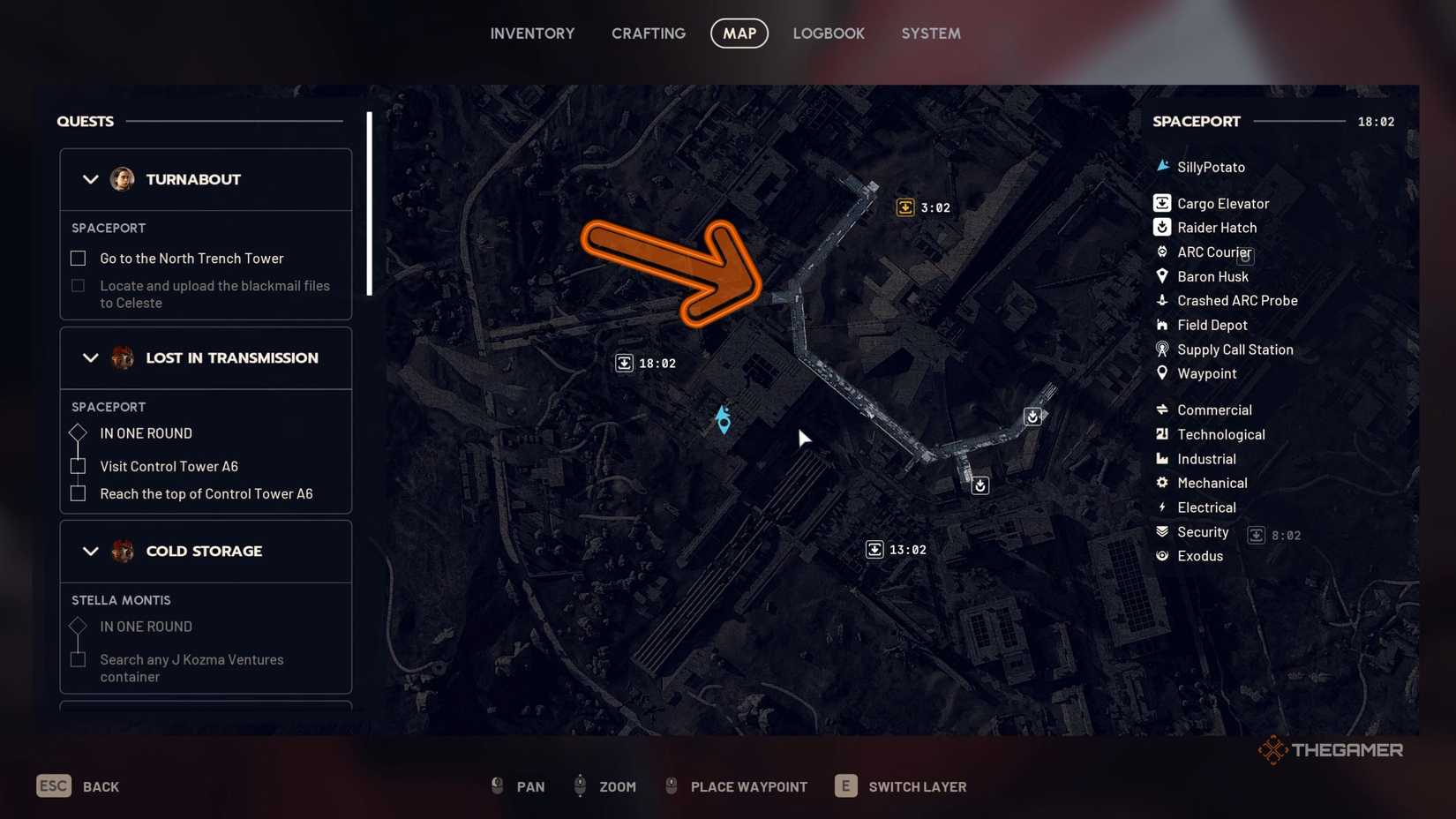Click the Crashed ARC Probe icon

click(1162, 300)
